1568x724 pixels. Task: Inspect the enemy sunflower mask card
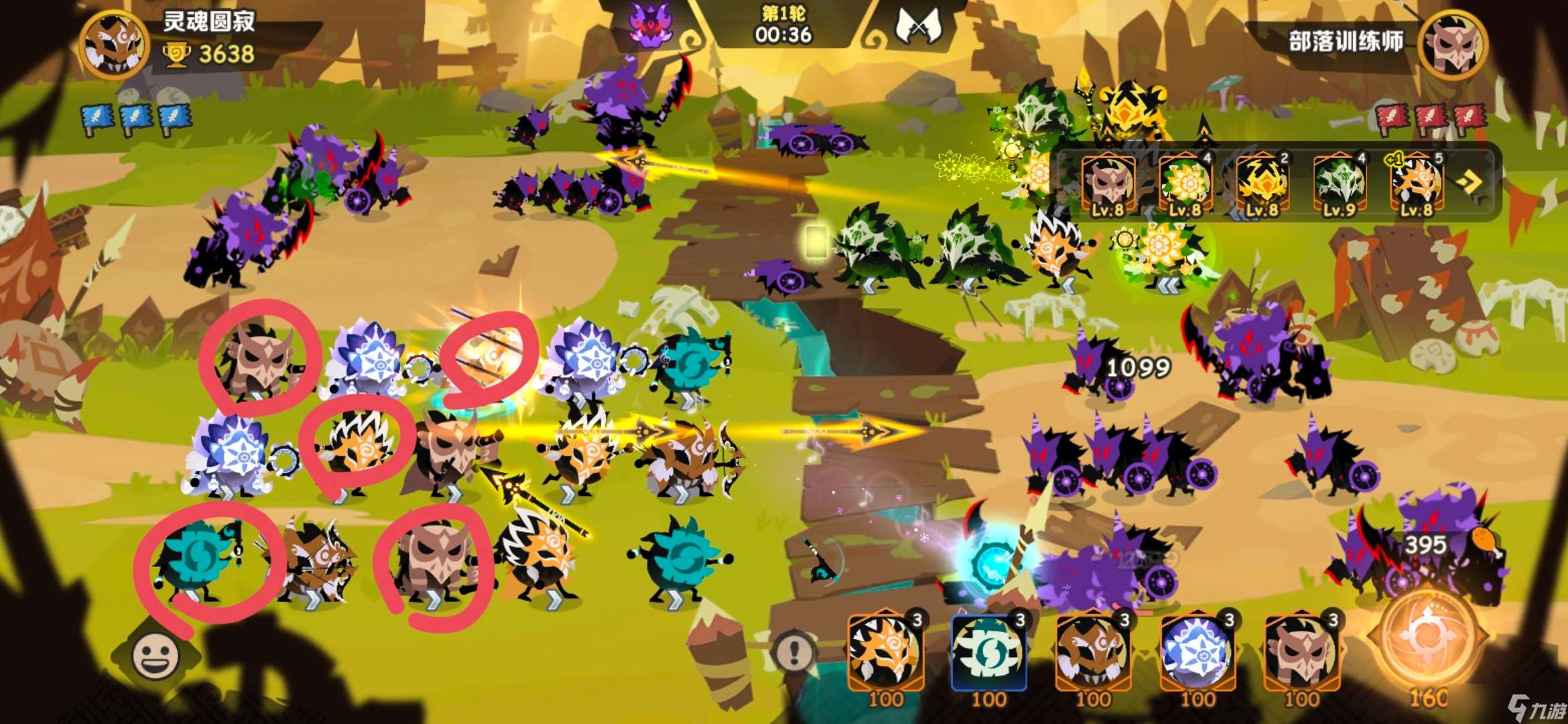[x=1185, y=184]
